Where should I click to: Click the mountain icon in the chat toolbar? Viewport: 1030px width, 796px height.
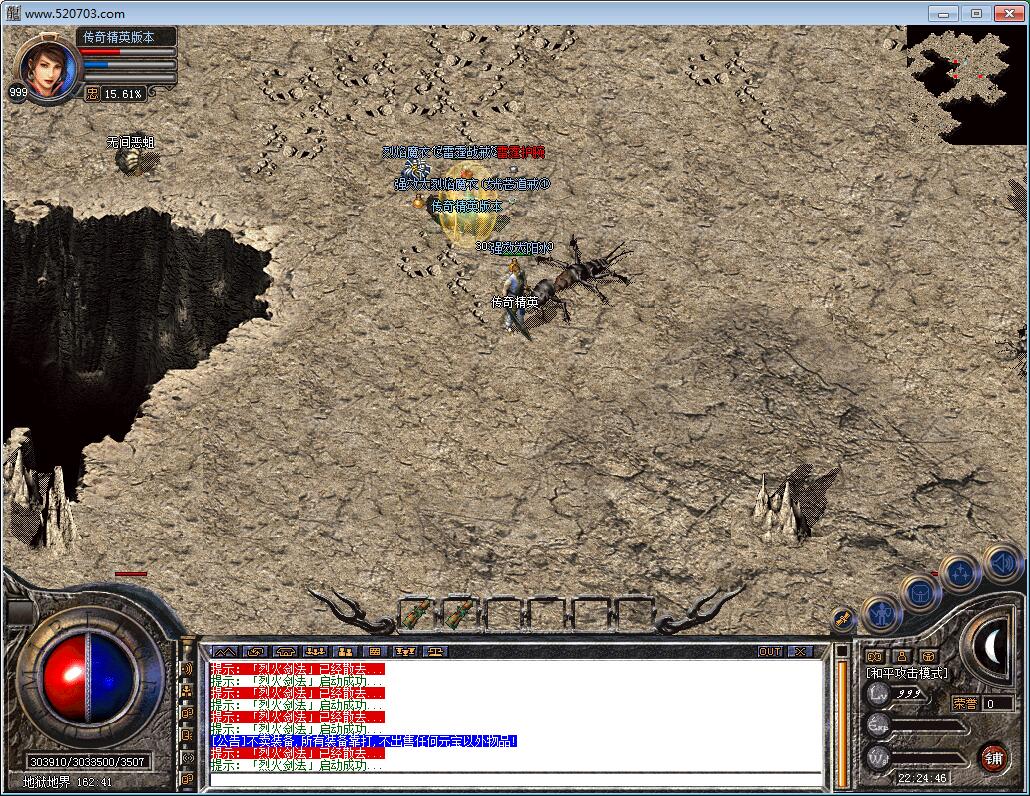pos(223,651)
